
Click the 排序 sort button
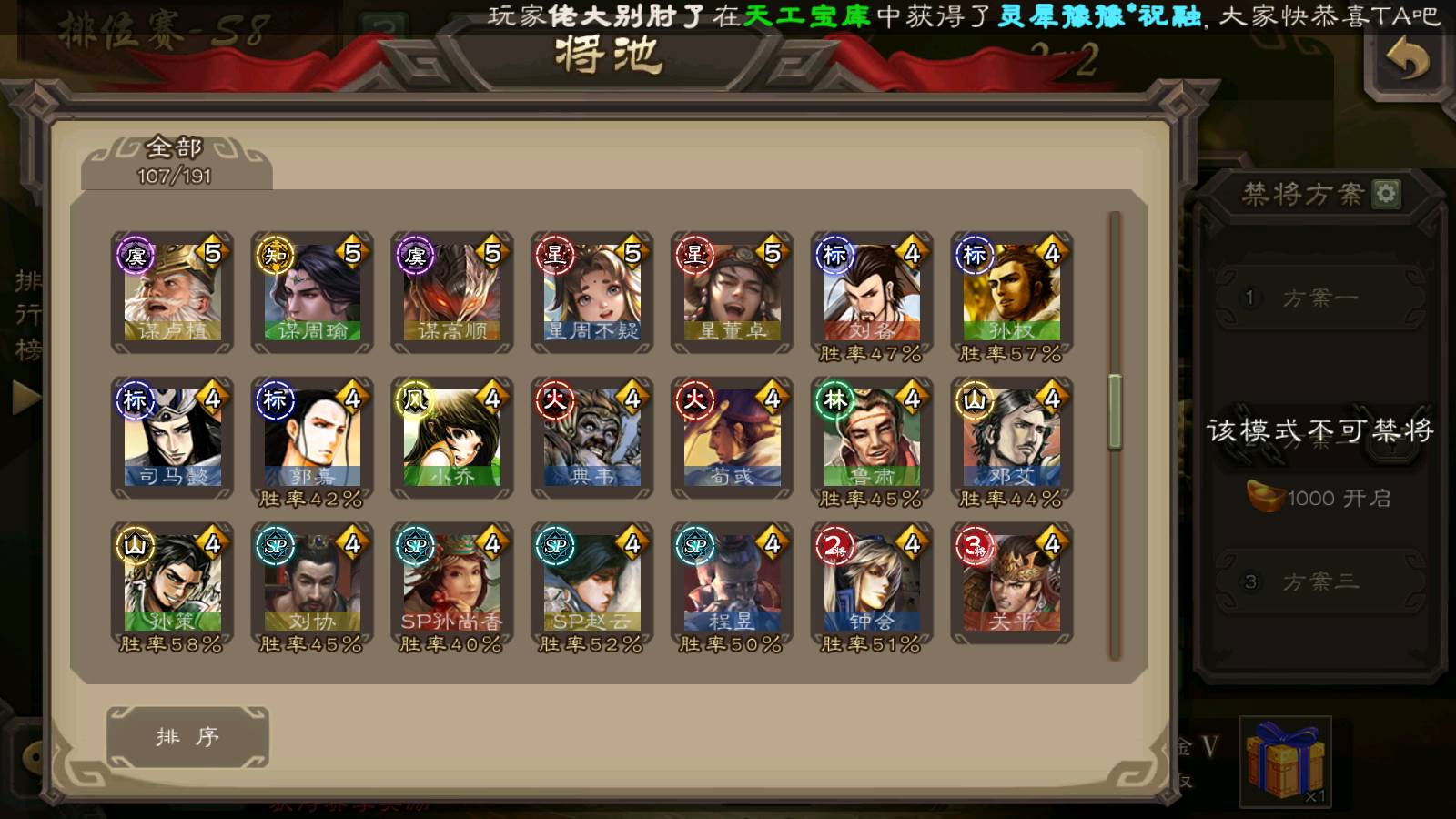pos(187,736)
